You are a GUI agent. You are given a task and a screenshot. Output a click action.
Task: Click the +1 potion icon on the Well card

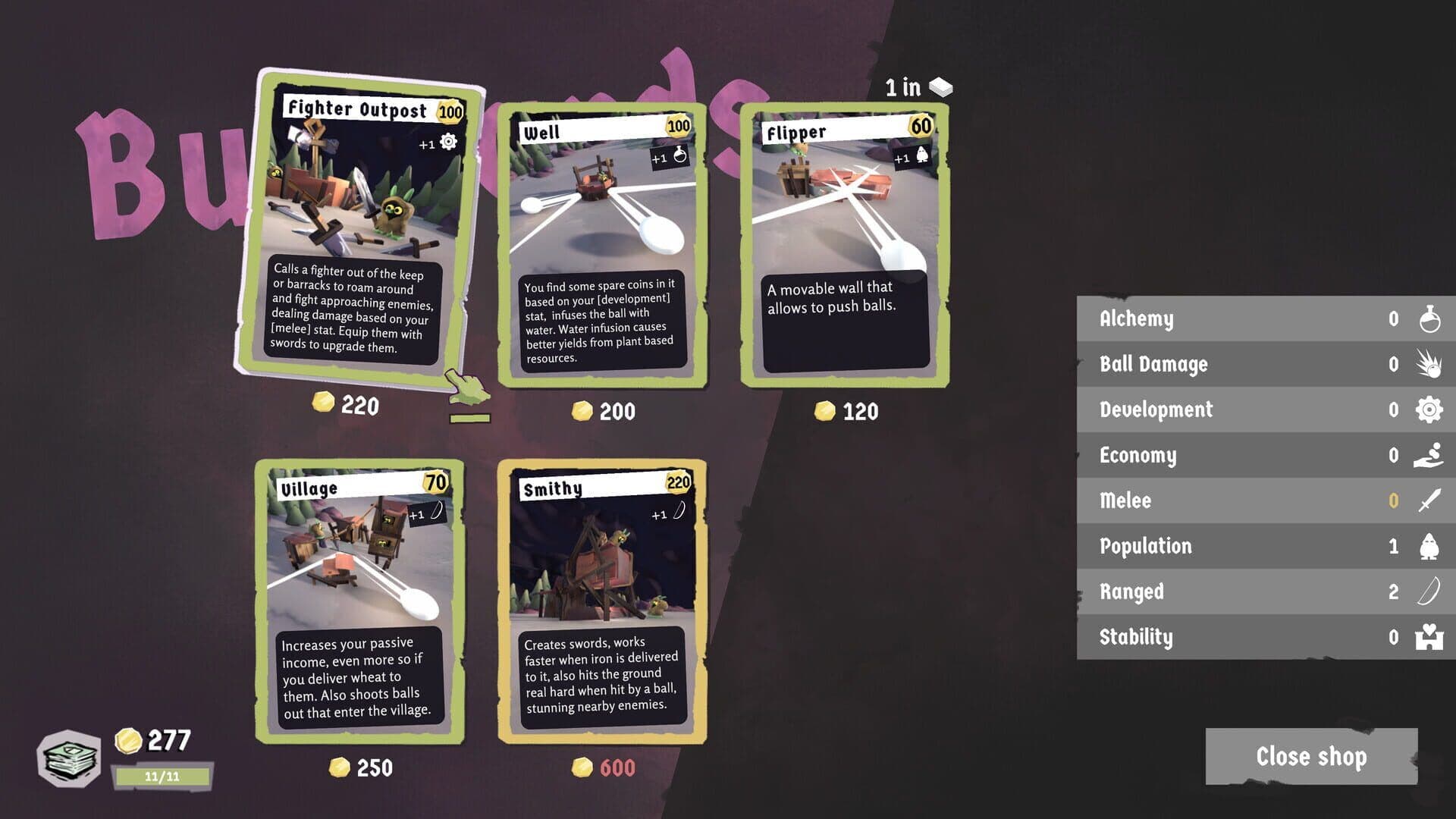point(679,158)
